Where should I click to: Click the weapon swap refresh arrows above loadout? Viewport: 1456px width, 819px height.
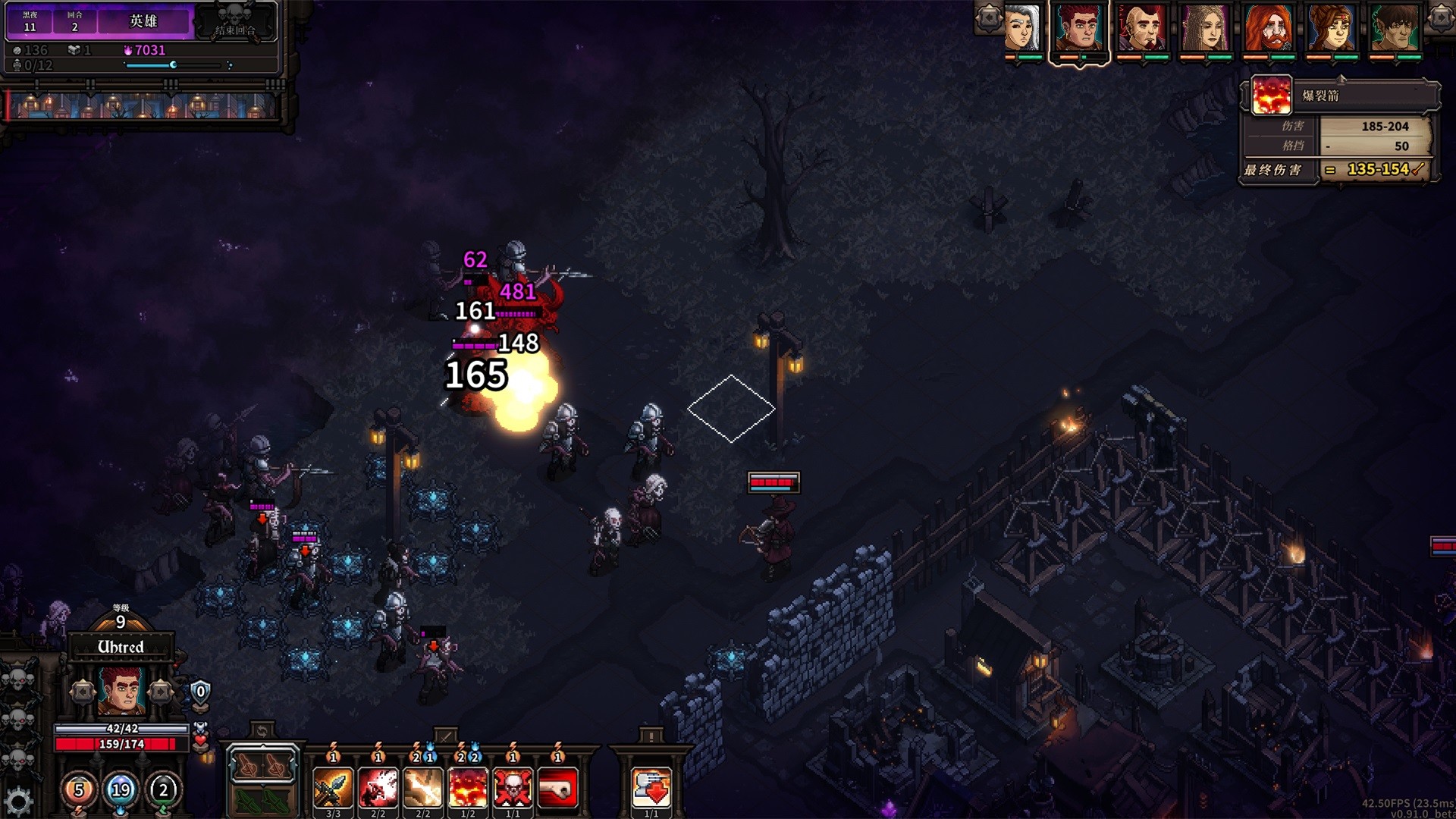tap(262, 730)
